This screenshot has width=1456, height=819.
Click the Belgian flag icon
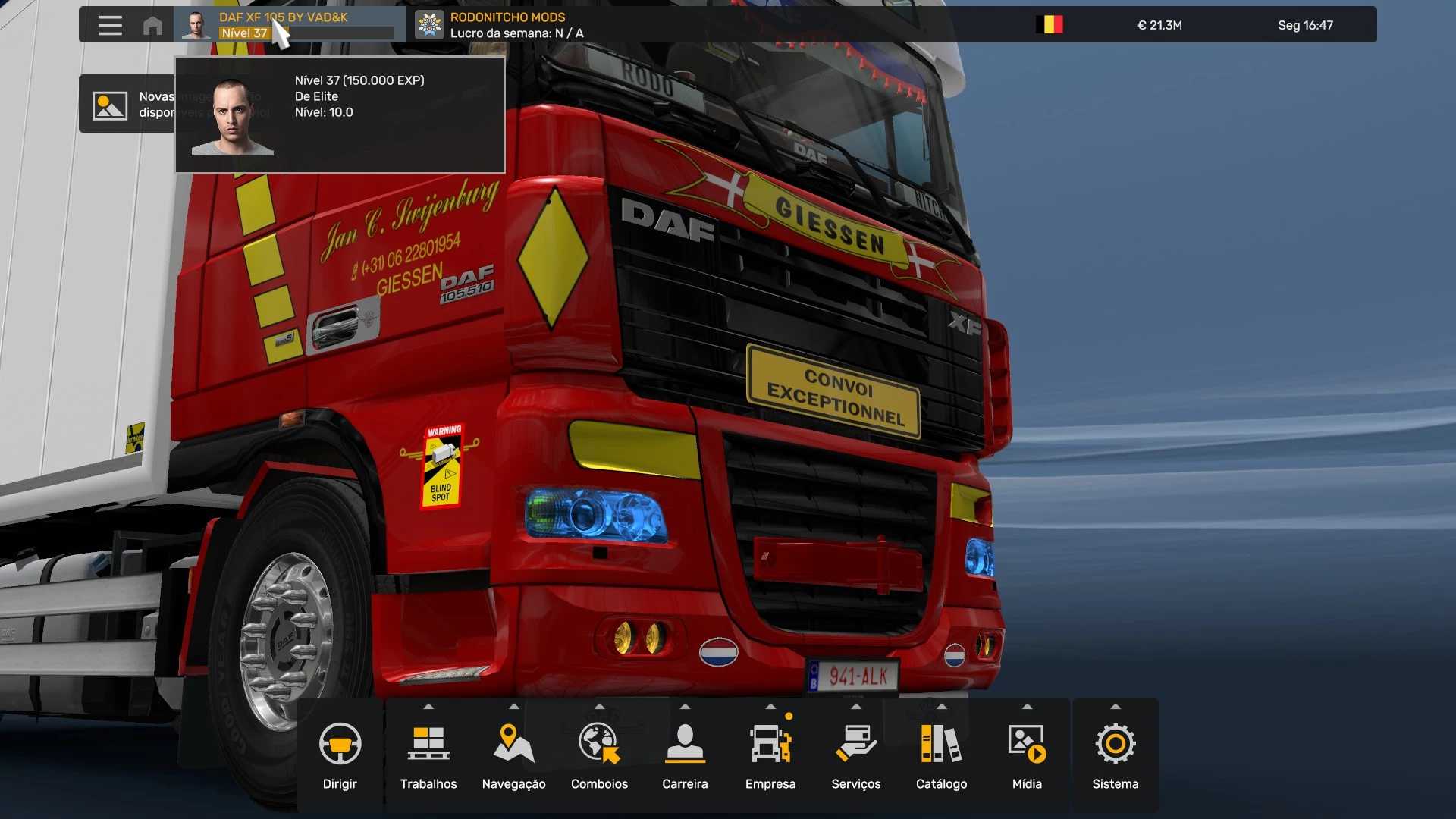[1050, 25]
